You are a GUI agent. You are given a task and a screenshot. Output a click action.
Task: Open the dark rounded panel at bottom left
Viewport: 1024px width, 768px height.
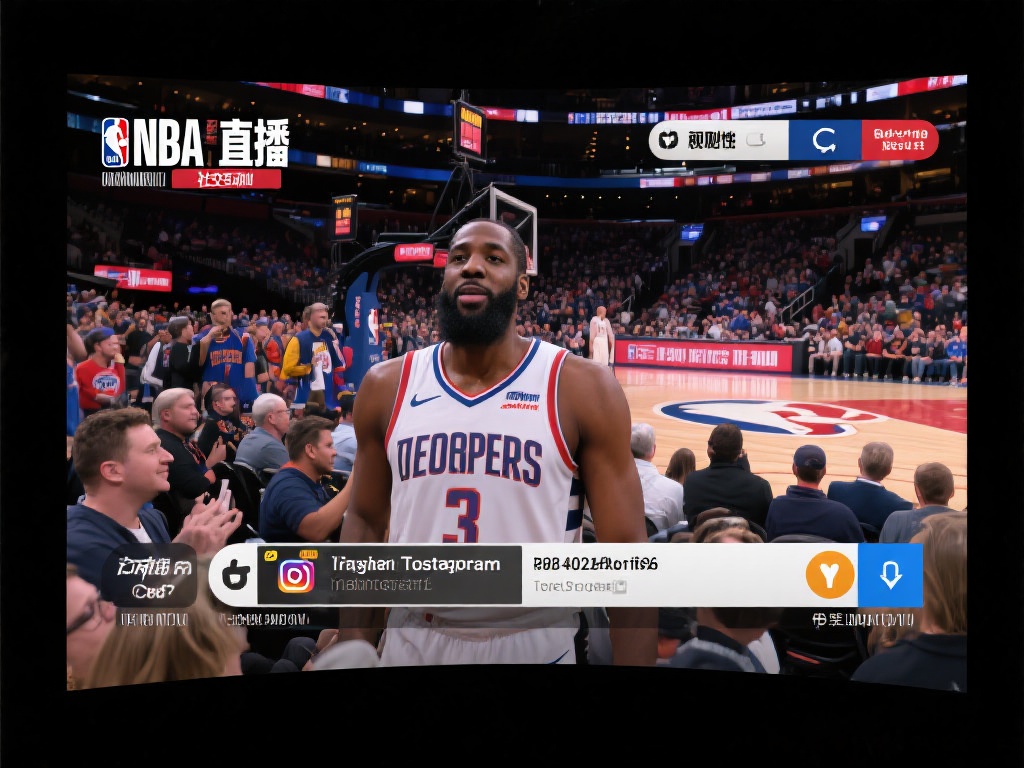[x=149, y=575]
